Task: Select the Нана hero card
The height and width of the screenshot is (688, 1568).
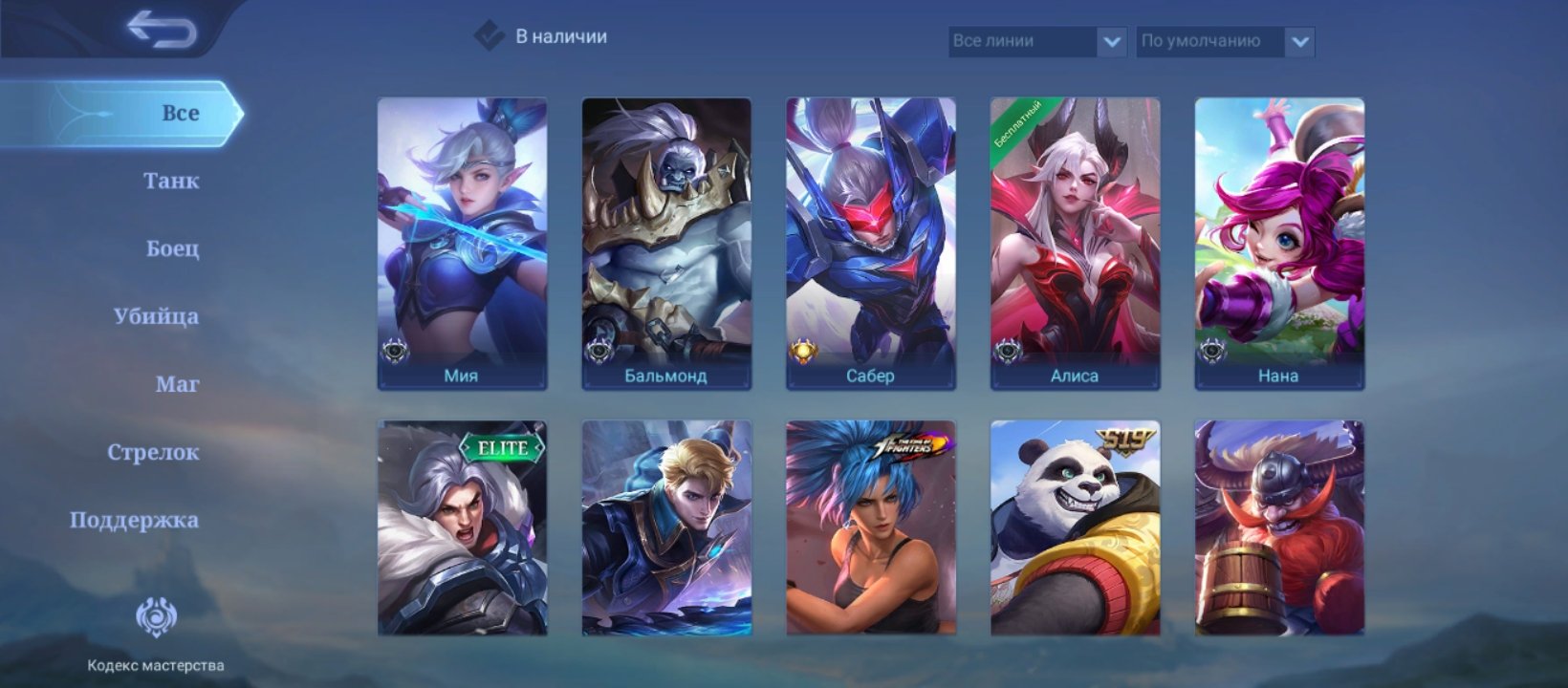Action: tap(1279, 244)
